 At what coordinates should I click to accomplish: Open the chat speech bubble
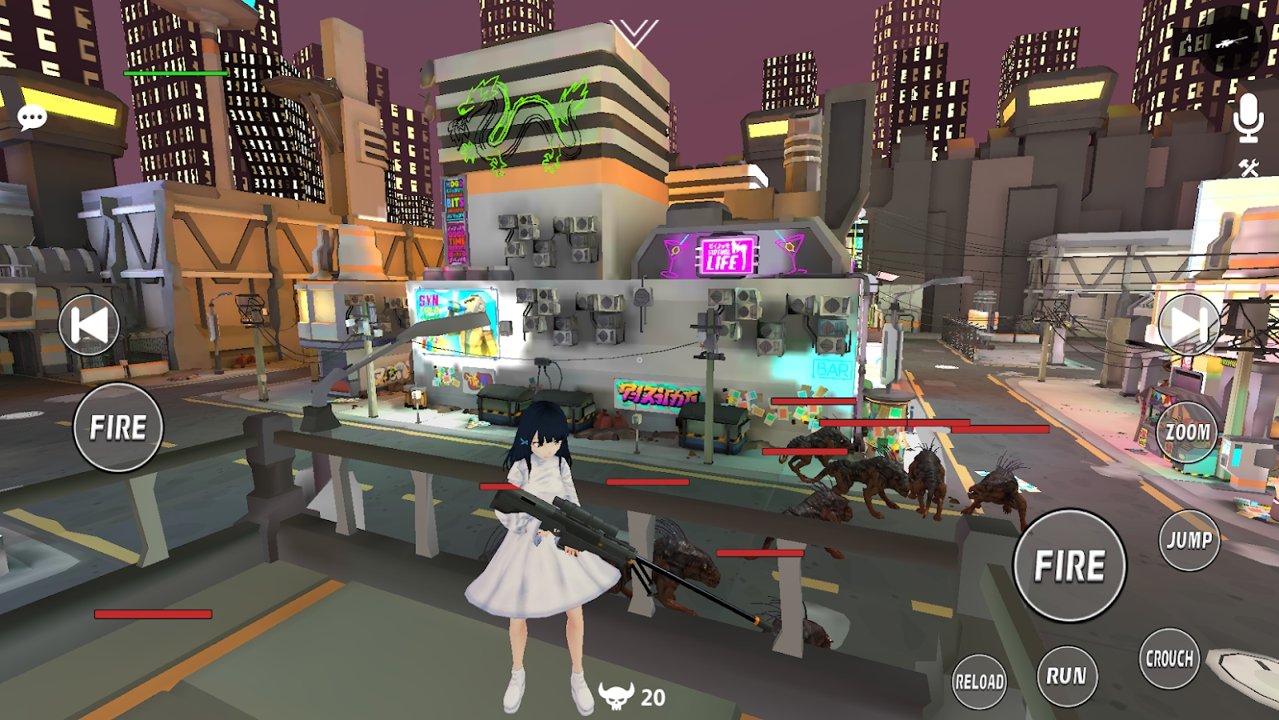32,118
